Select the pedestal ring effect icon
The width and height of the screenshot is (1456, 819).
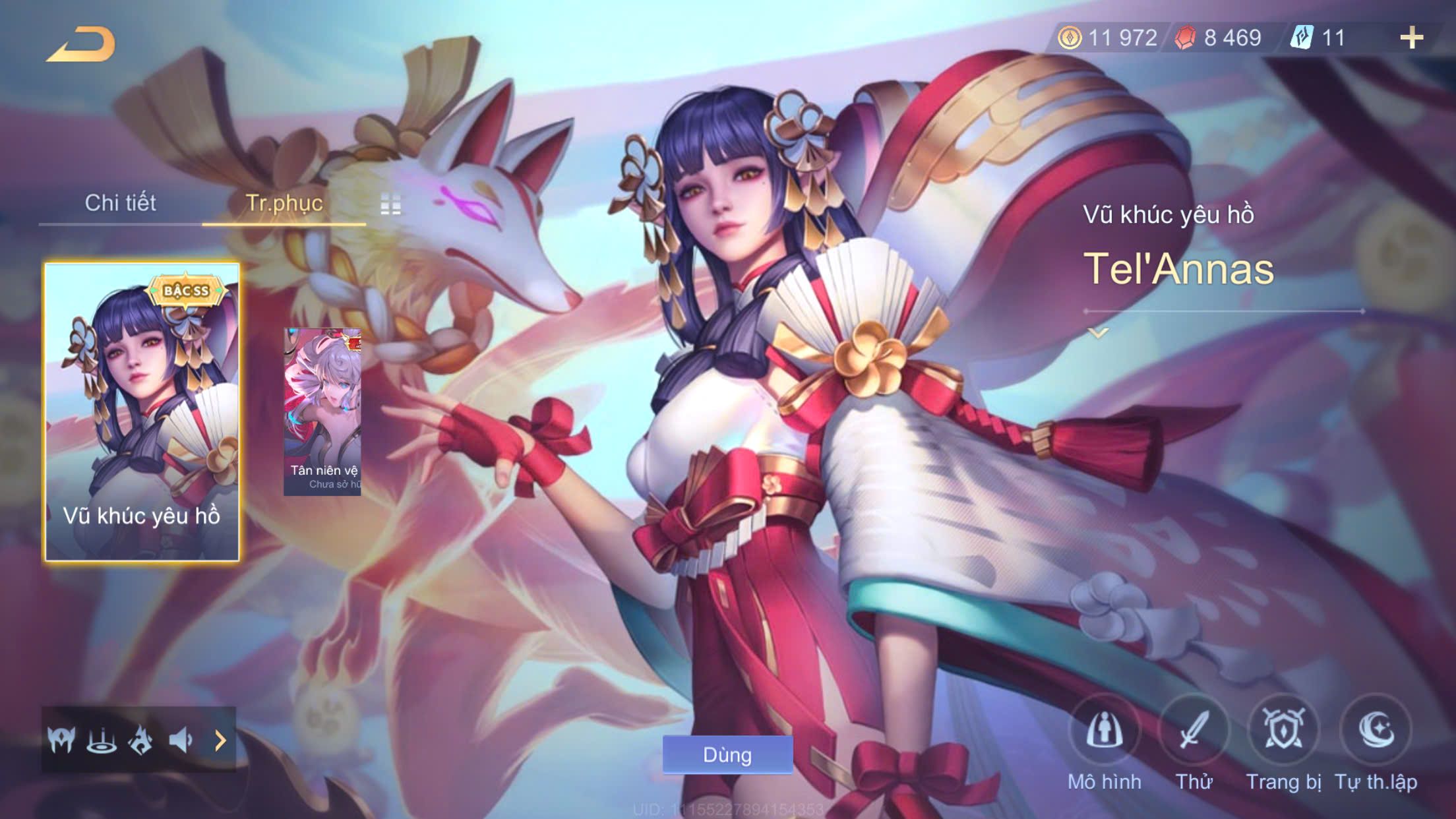click(102, 741)
